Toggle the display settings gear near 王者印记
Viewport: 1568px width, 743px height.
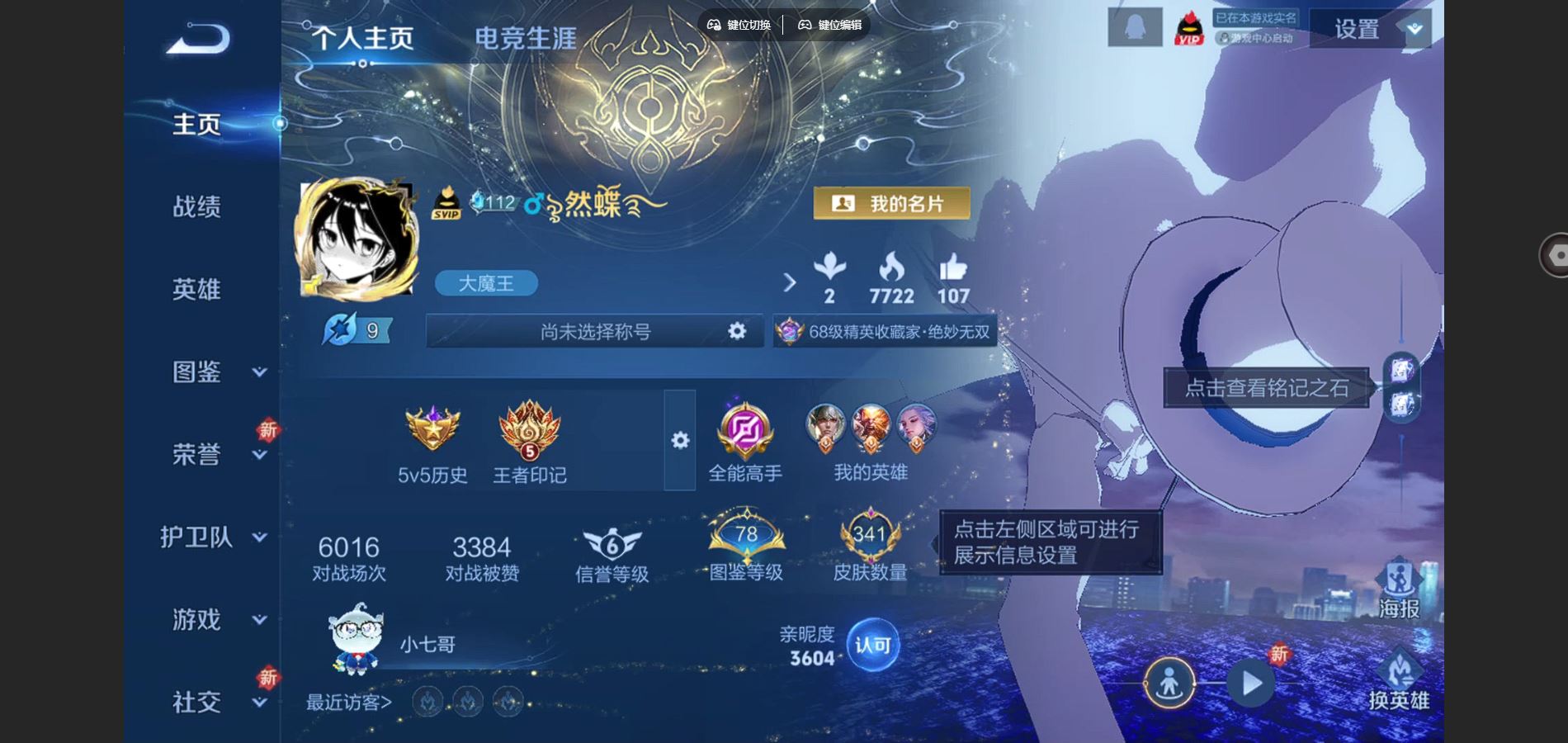tap(678, 442)
